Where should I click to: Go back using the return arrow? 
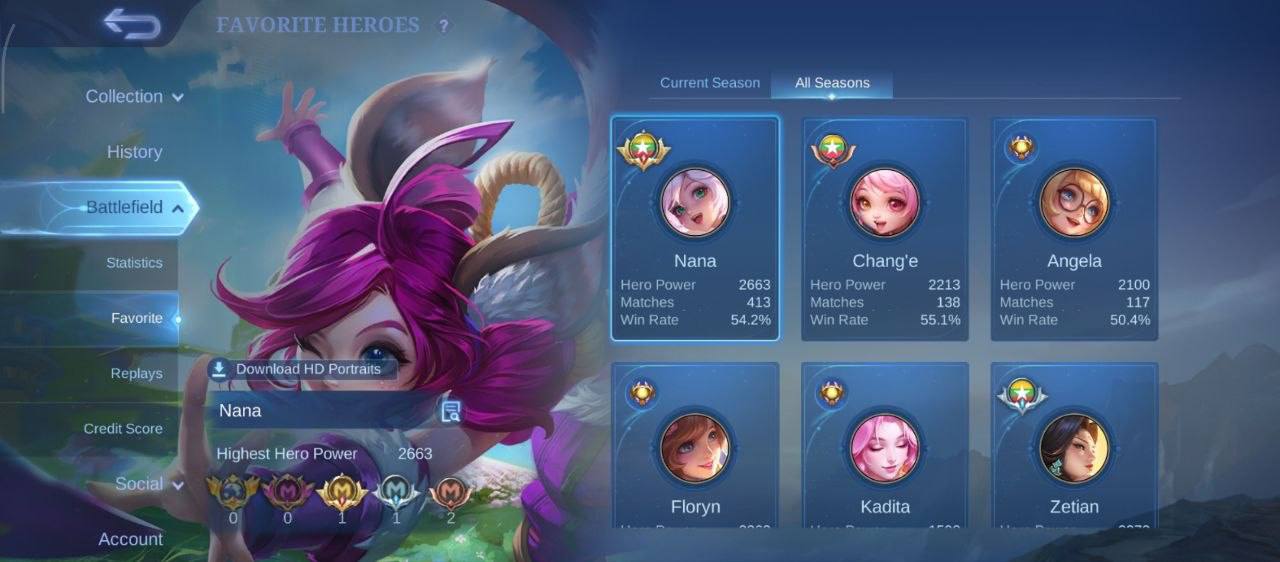coord(132,24)
